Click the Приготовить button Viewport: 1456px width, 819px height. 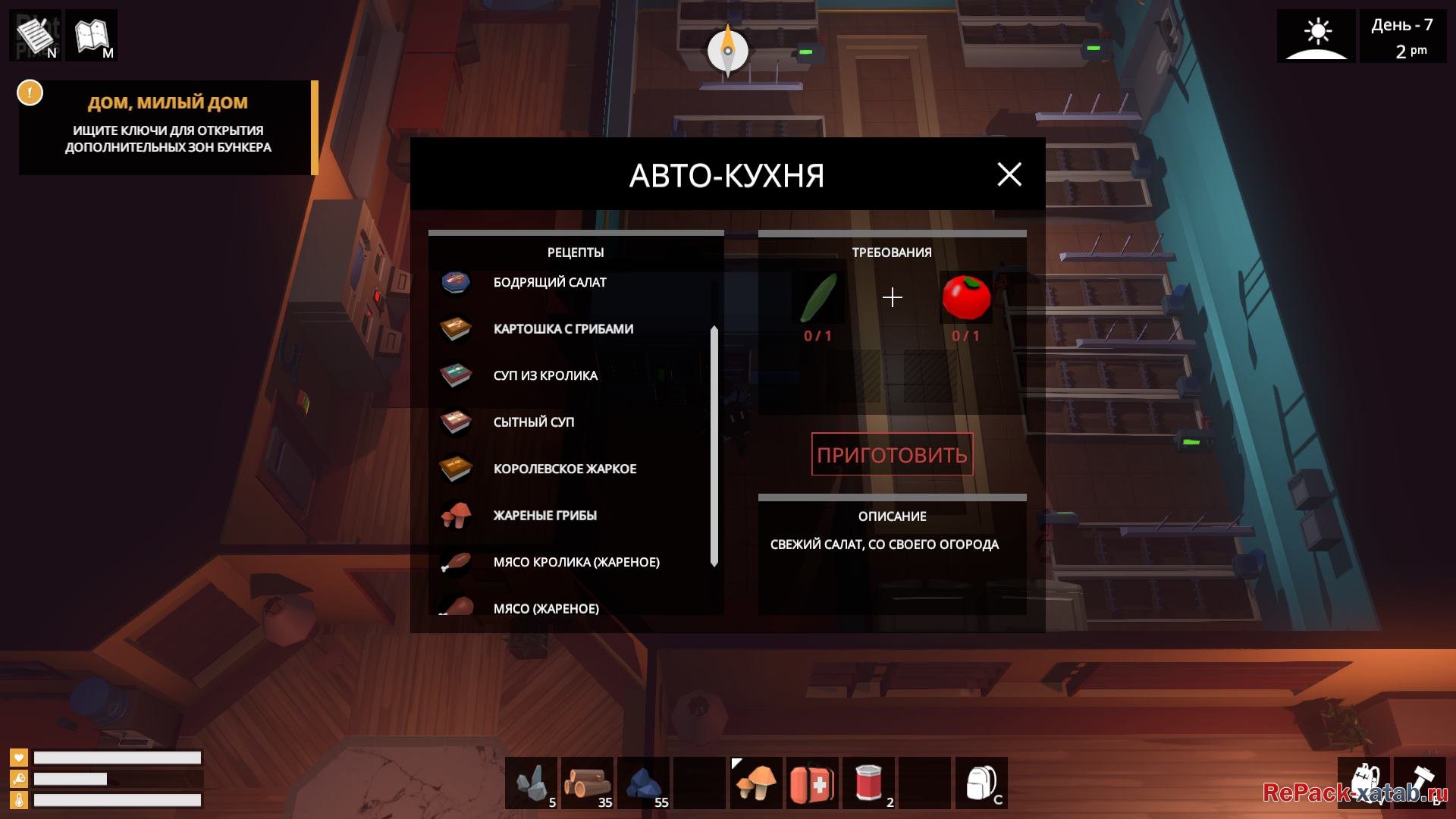pos(892,454)
